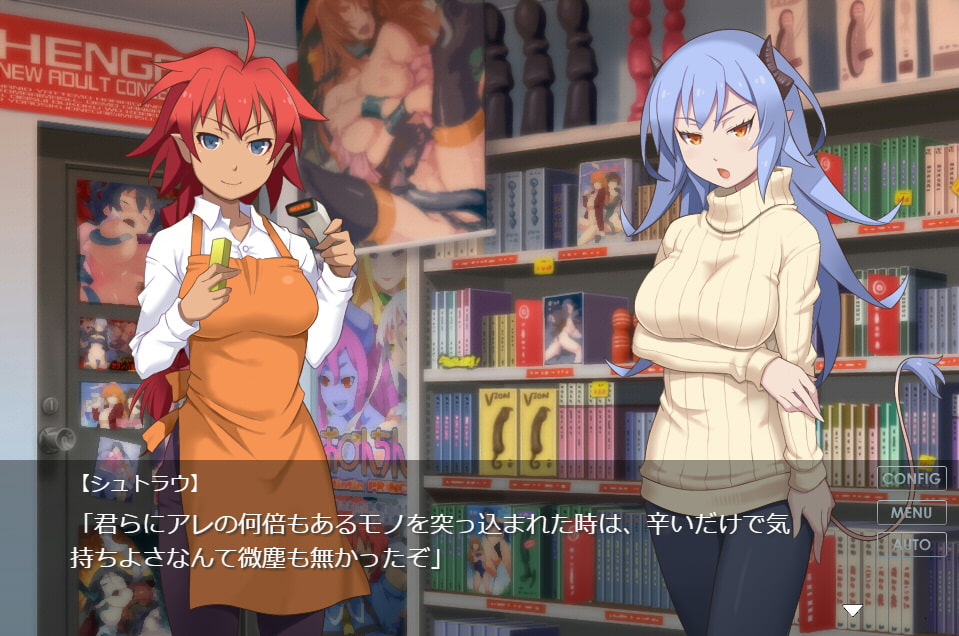Toggle AUTO text advance
This screenshot has height=636, width=959.
coord(911,545)
